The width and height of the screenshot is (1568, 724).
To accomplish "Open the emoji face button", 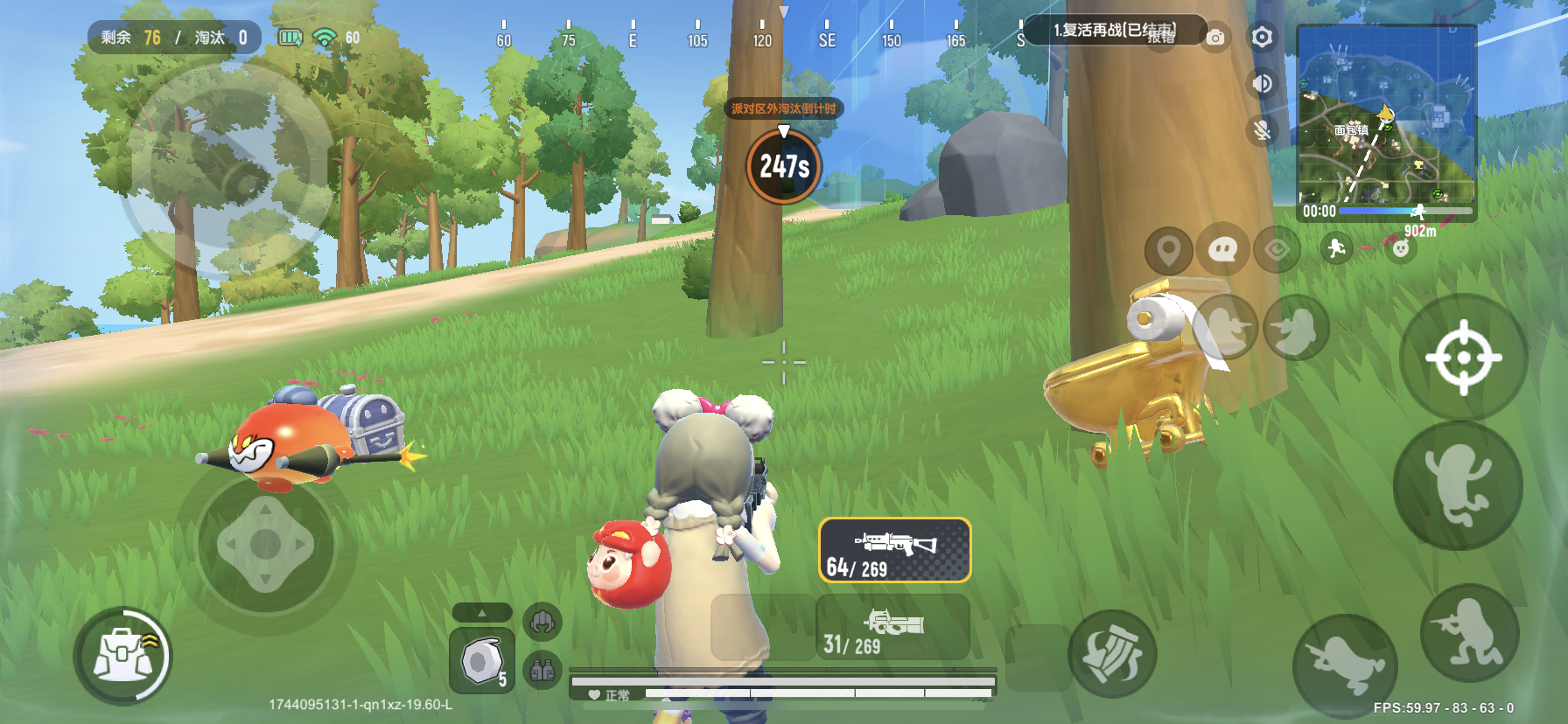I will coord(1401,249).
